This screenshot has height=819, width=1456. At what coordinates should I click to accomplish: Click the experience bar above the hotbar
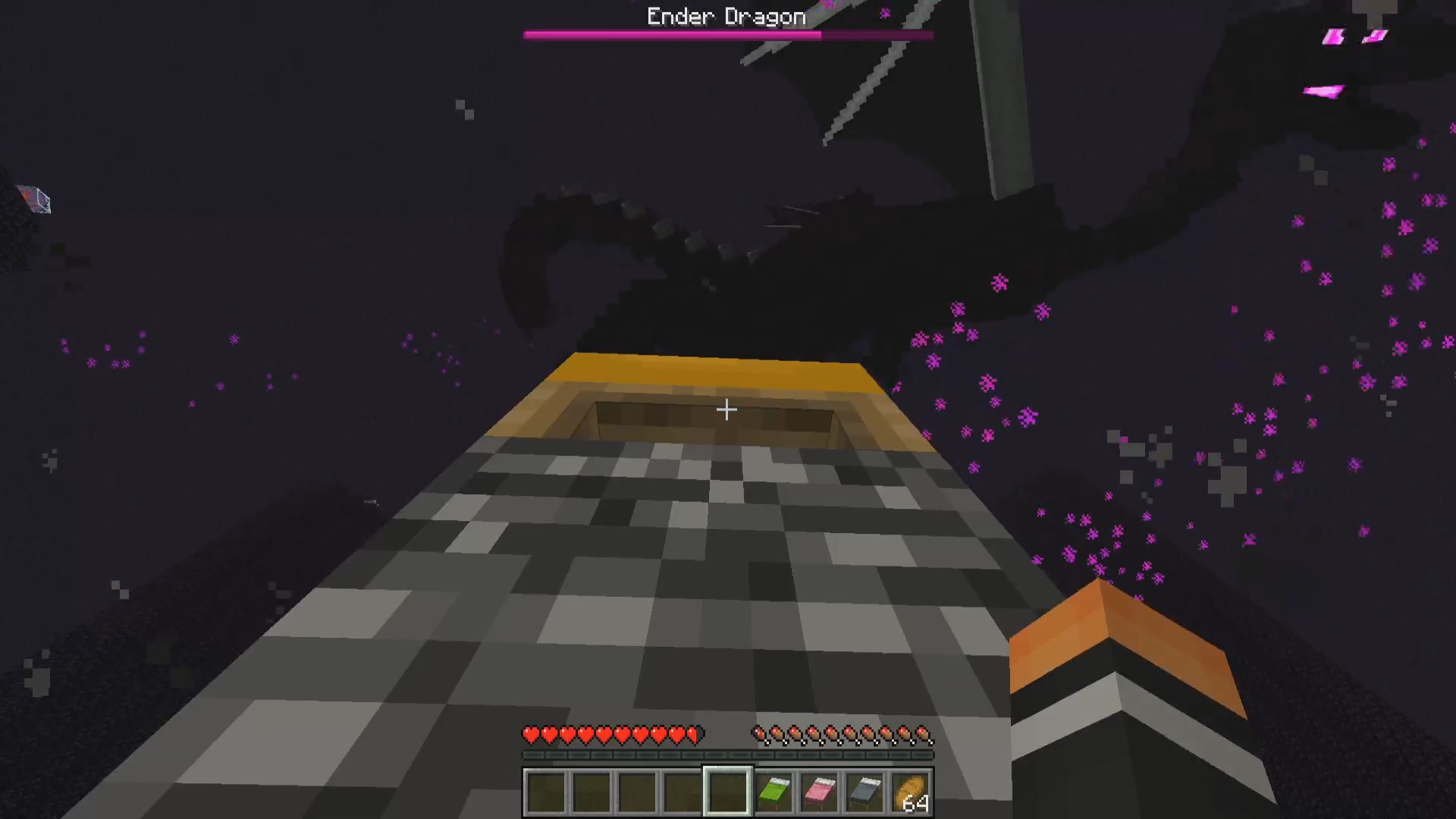click(726, 756)
